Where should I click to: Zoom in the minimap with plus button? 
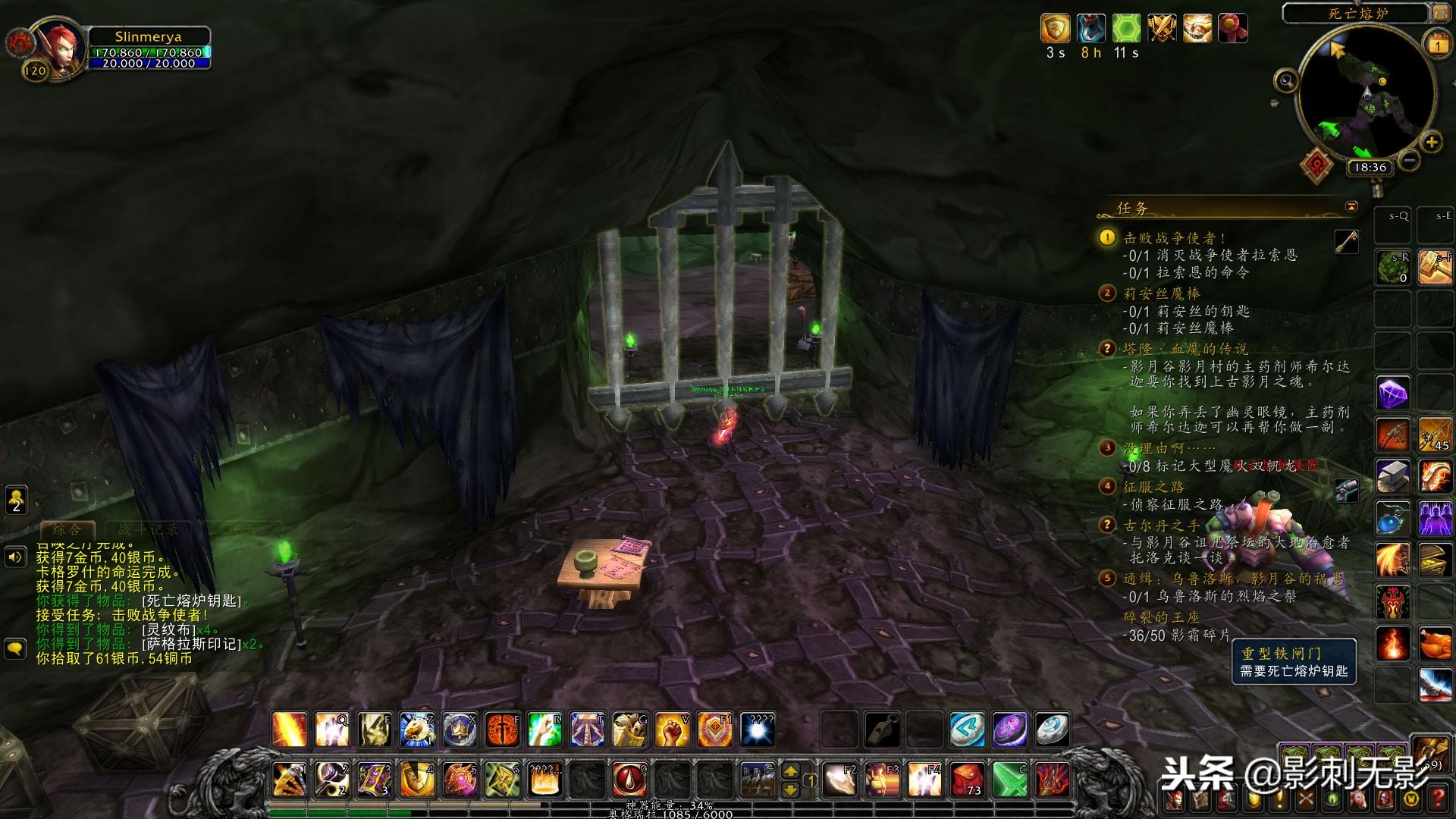click(1431, 142)
